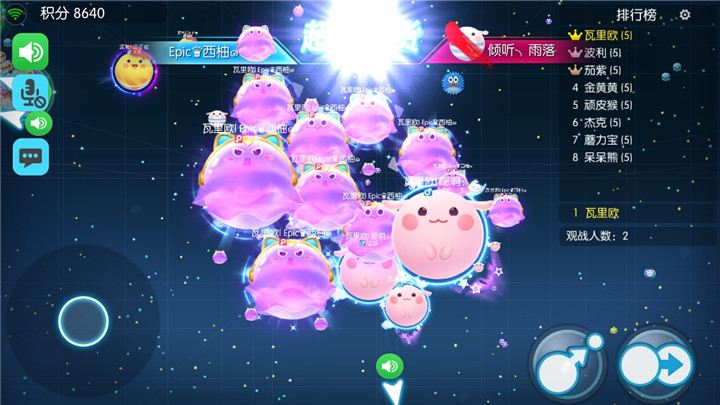Open the chat speech-bubble button
The image size is (720, 405).
tap(31, 157)
